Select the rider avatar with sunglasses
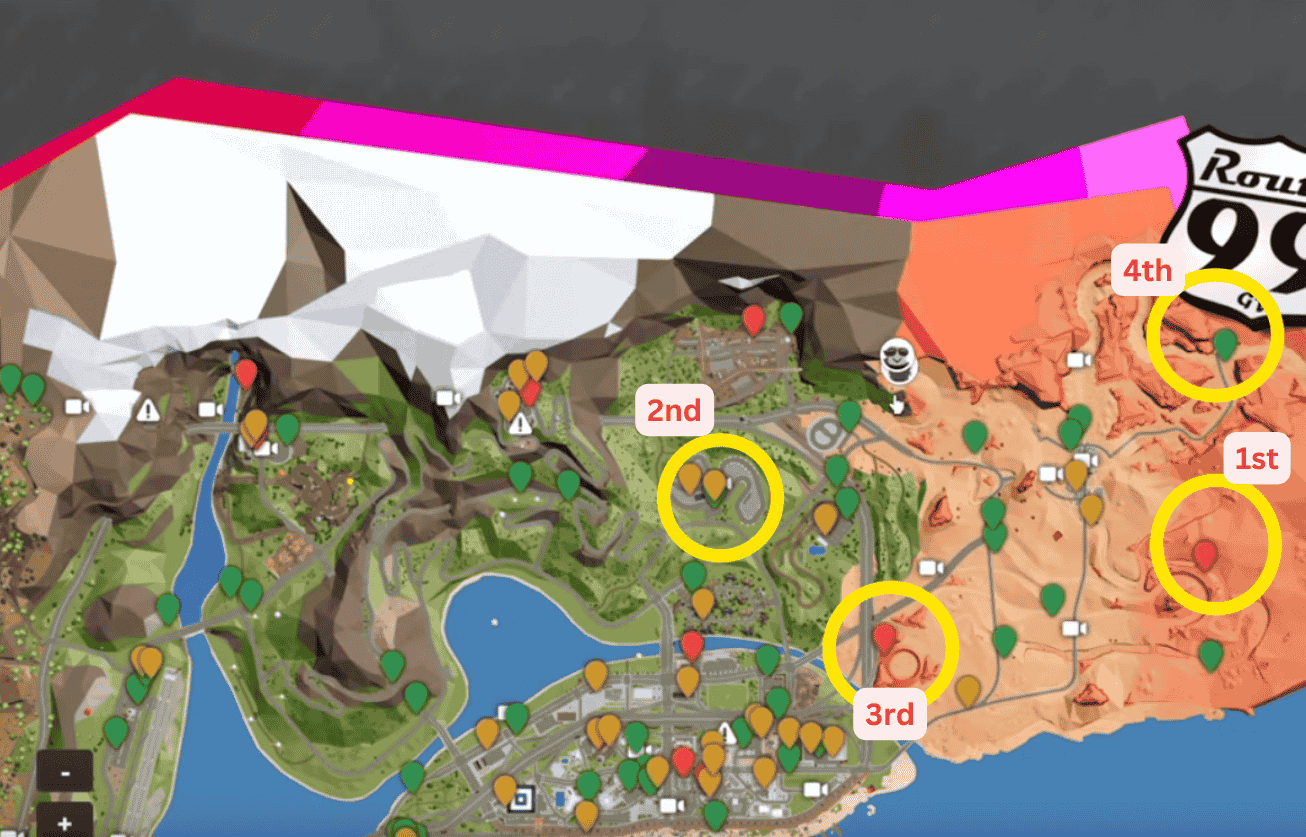This screenshot has width=1306, height=837. [x=898, y=360]
